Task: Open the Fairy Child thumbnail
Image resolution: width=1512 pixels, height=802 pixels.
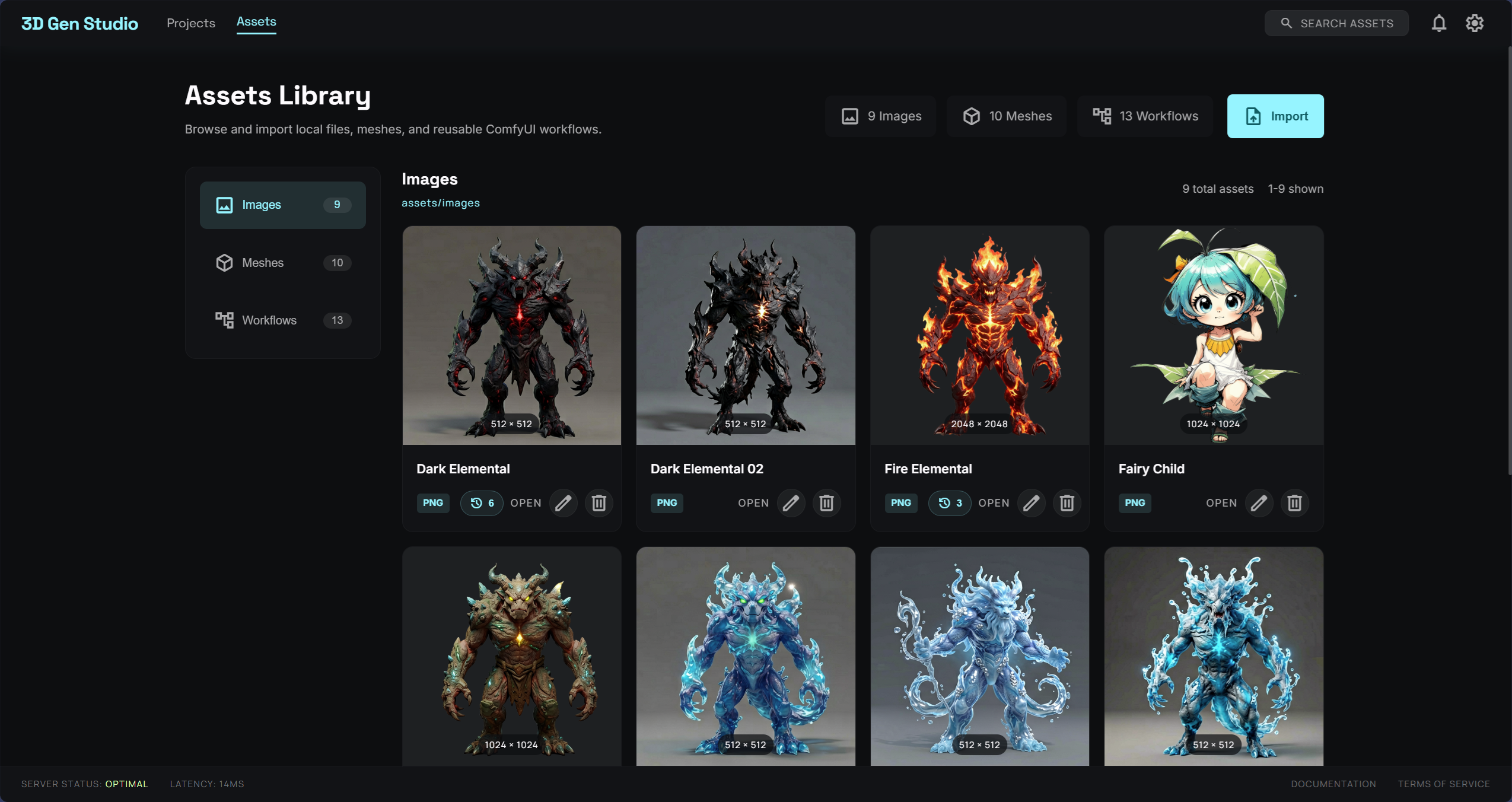Action: pyautogui.click(x=1212, y=335)
